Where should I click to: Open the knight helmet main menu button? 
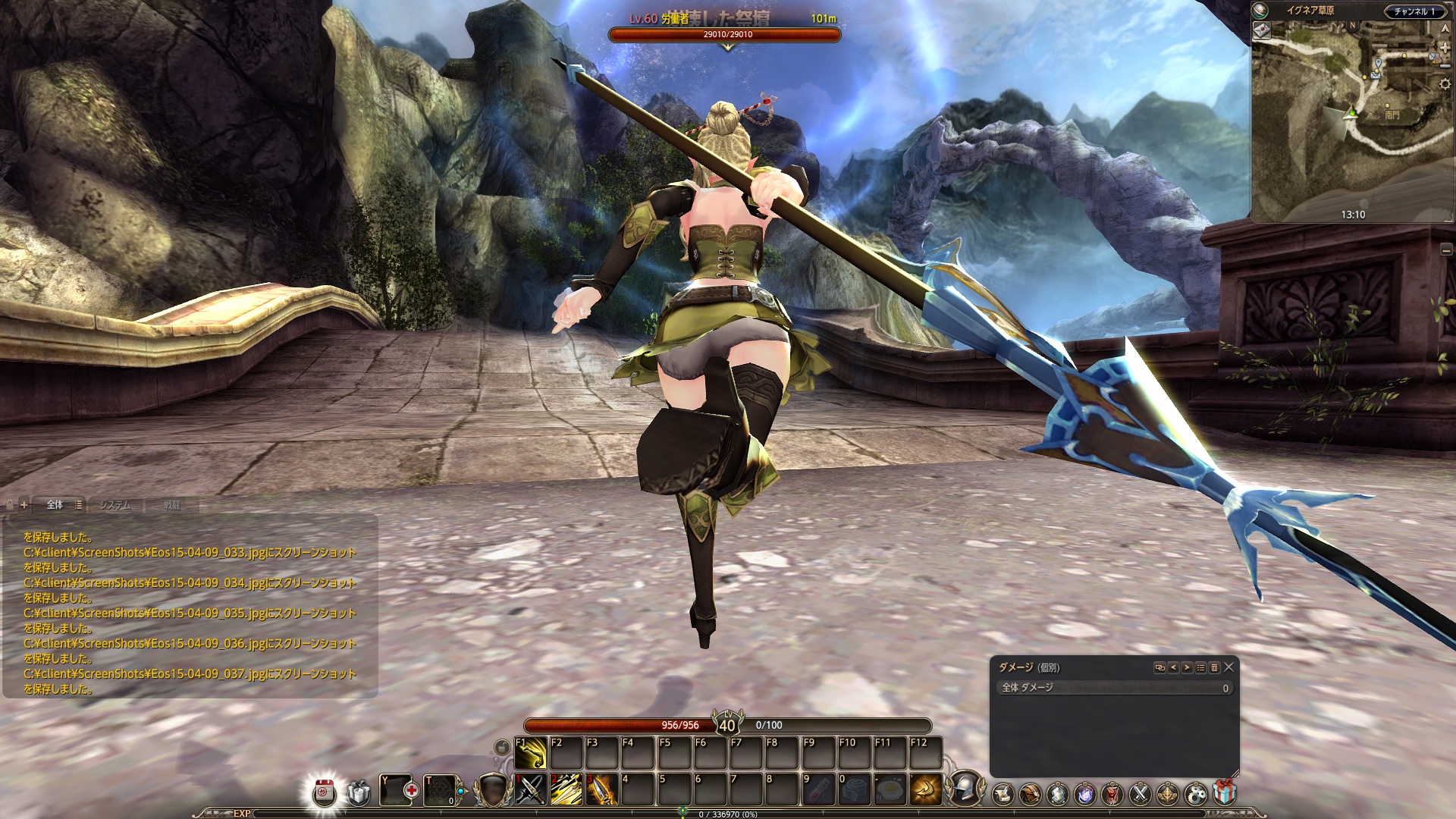[x=965, y=789]
